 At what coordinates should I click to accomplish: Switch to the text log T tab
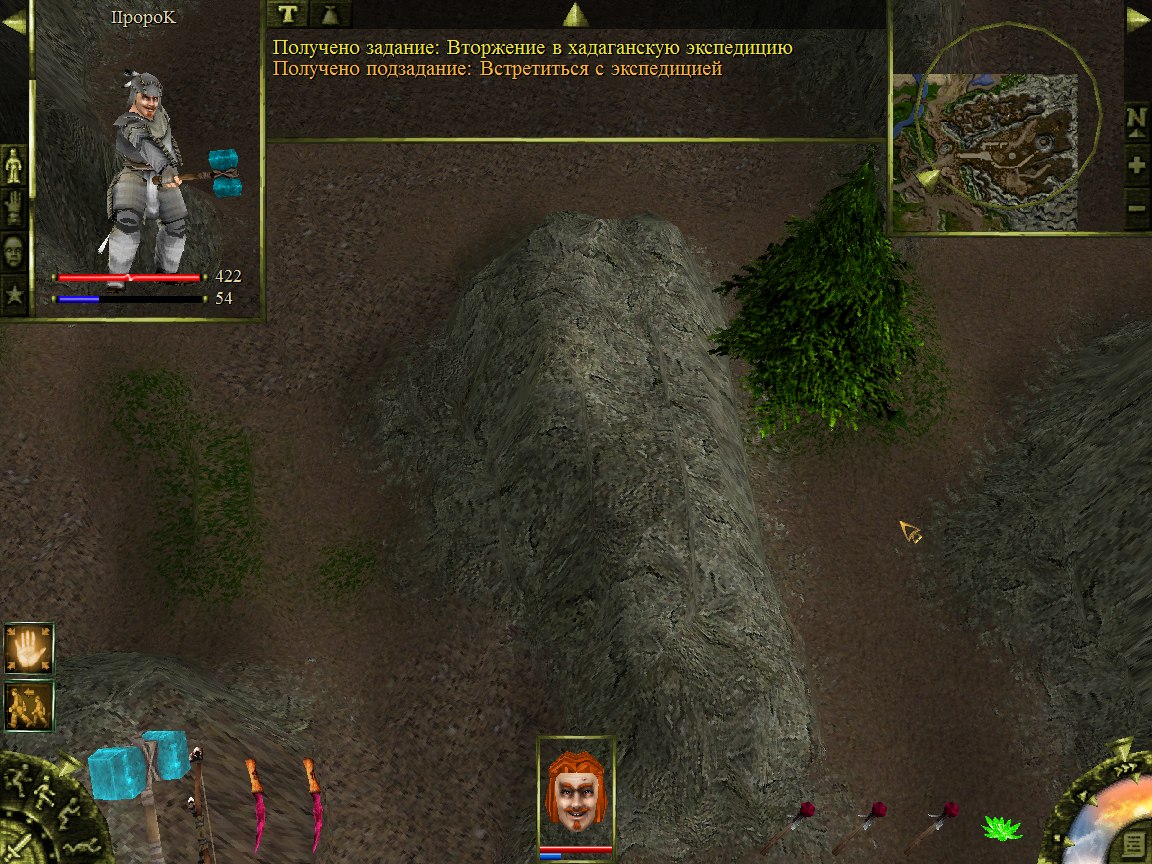[x=288, y=14]
